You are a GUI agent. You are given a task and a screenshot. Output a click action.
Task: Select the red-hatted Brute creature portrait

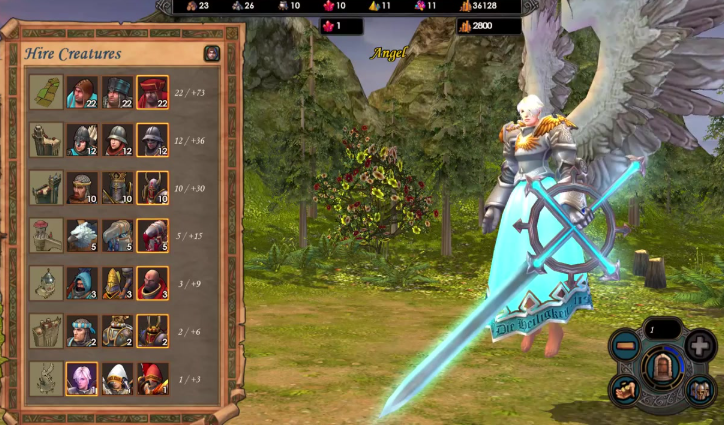(x=152, y=92)
